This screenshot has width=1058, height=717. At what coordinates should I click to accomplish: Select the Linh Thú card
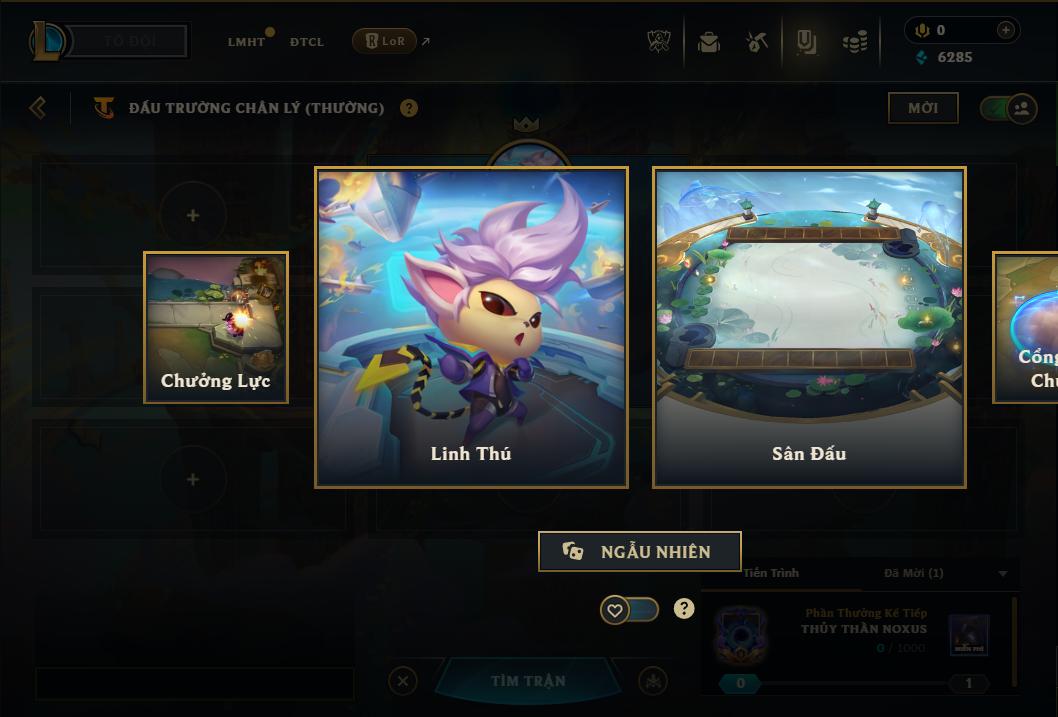(x=471, y=327)
